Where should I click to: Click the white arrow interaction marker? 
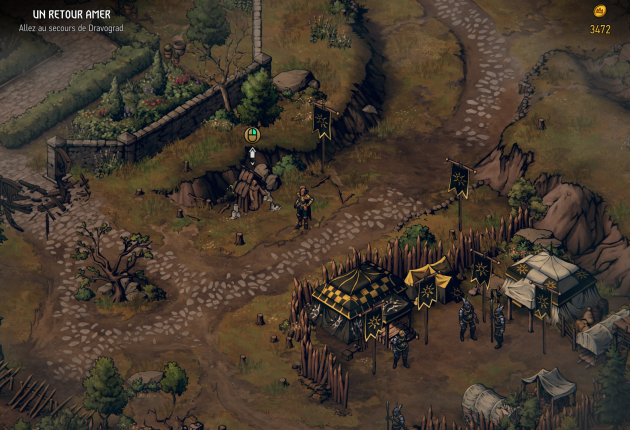pos(253,154)
